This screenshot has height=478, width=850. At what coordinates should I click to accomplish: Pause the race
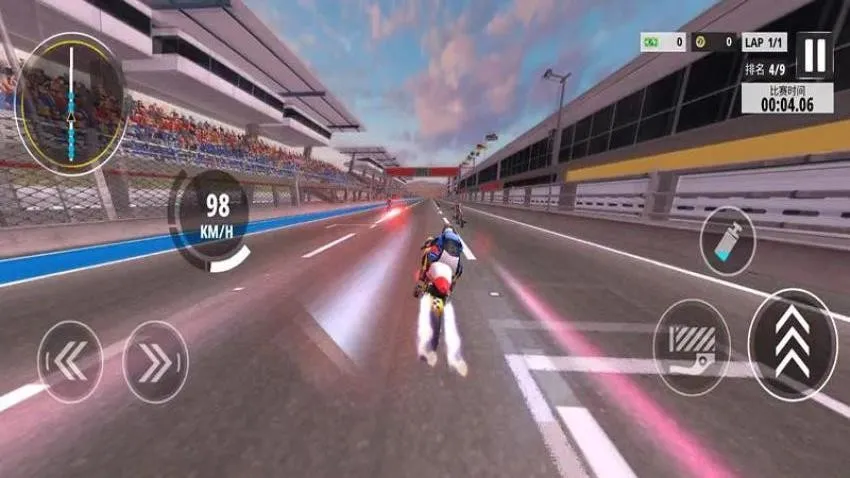814,54
